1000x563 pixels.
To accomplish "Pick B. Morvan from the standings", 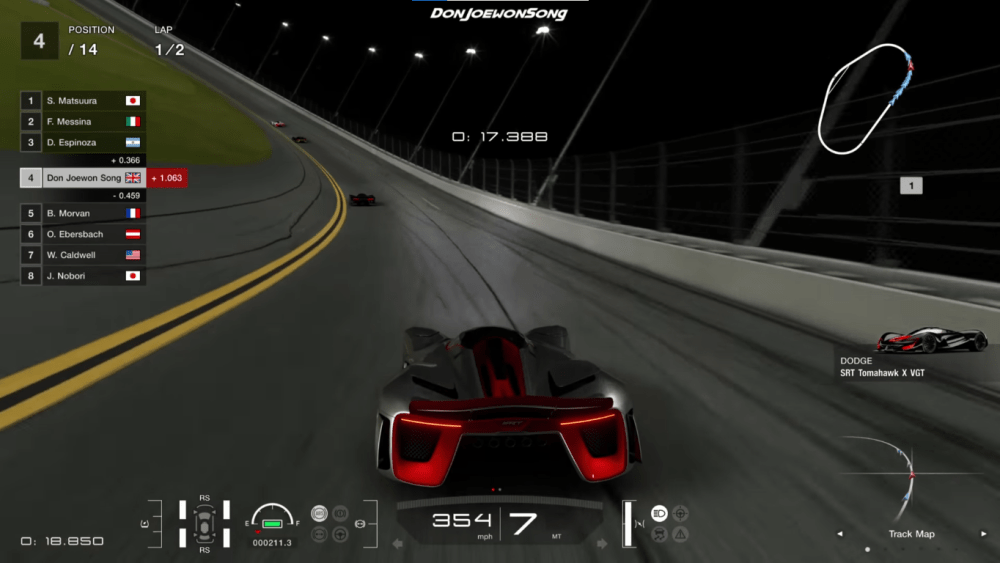I will (82, 213).
